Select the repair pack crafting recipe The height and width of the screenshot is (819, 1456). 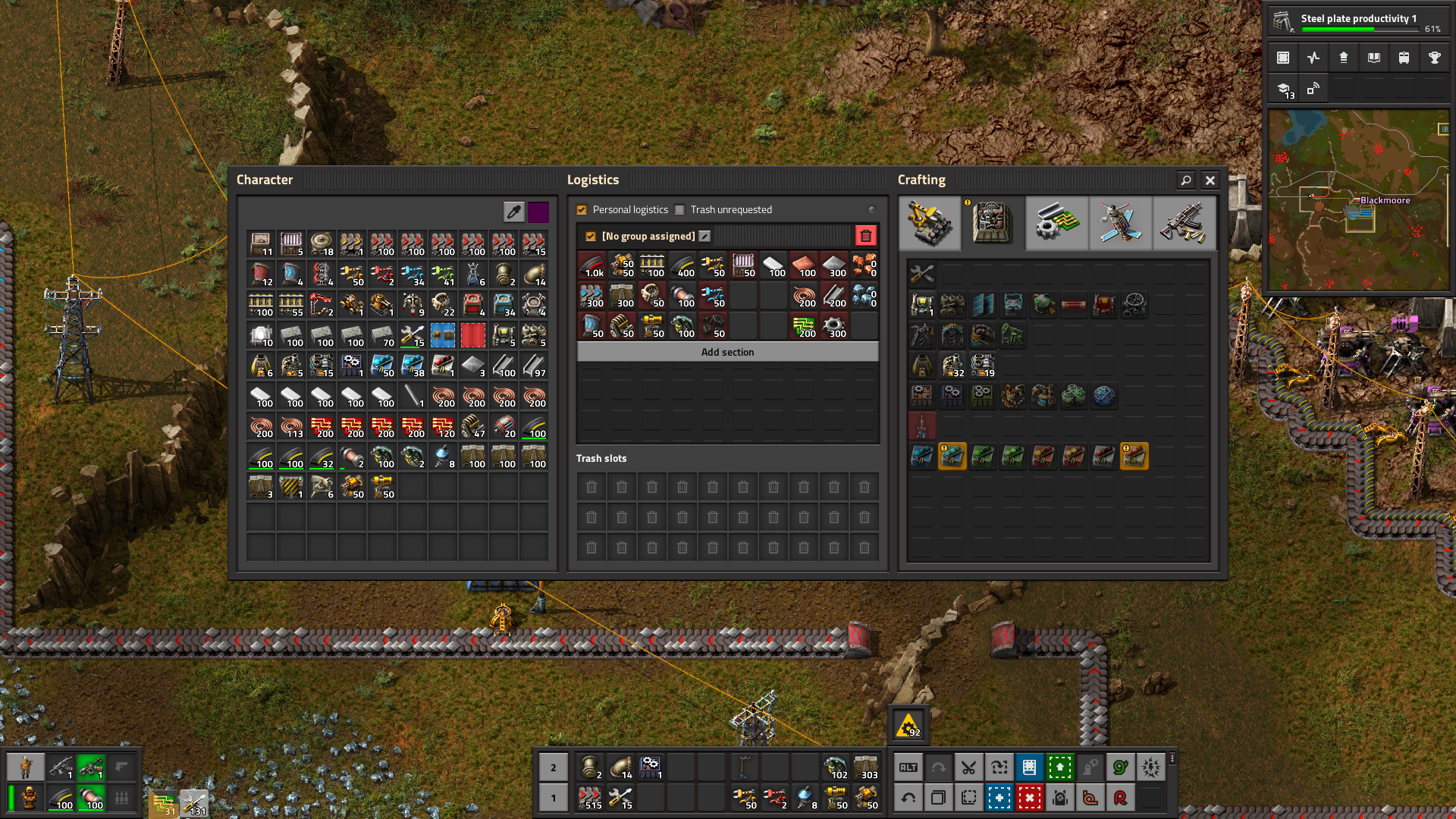tap(922, 275)
